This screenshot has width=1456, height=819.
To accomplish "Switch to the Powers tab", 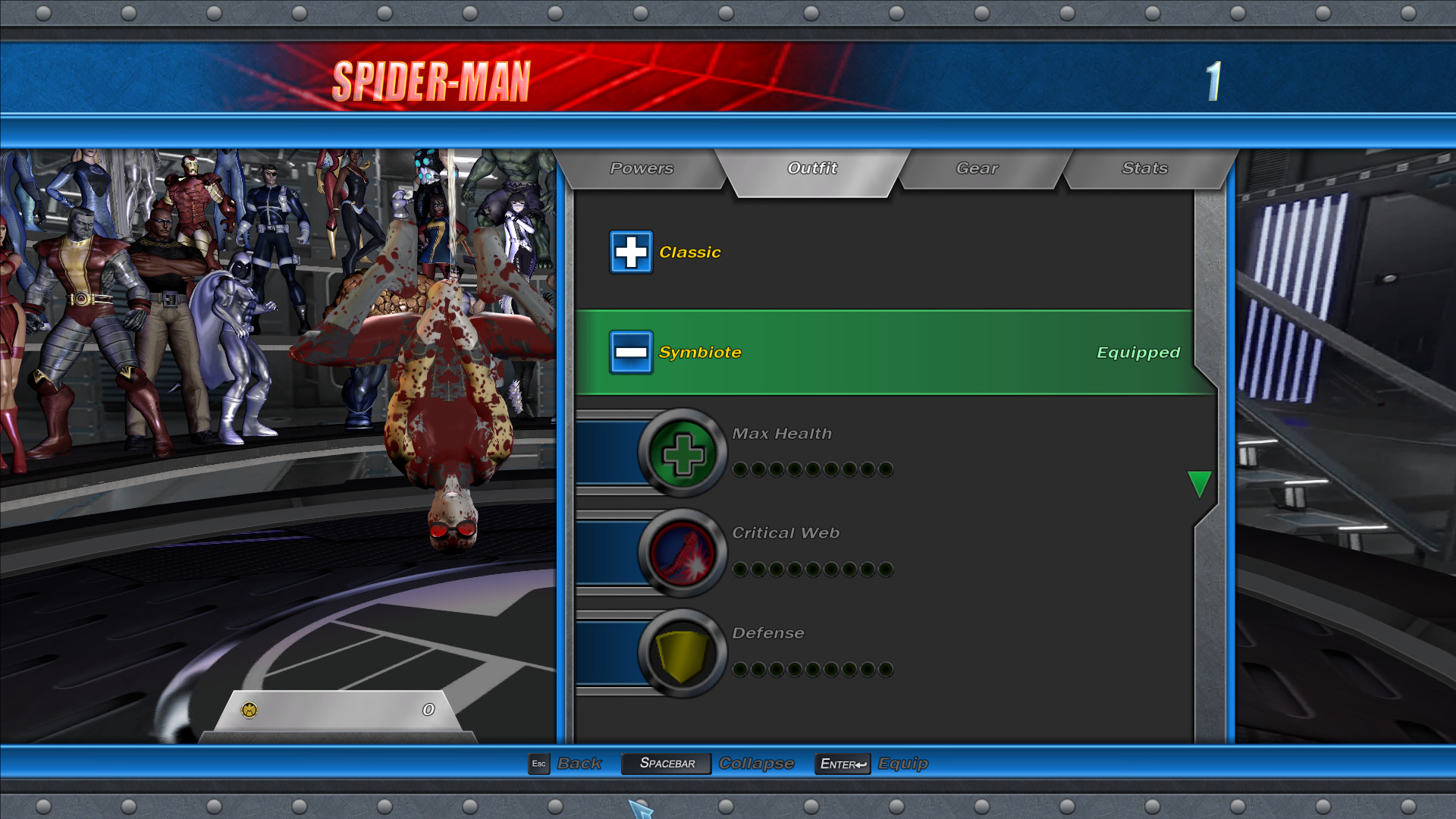I will click(x=641, y=168).
